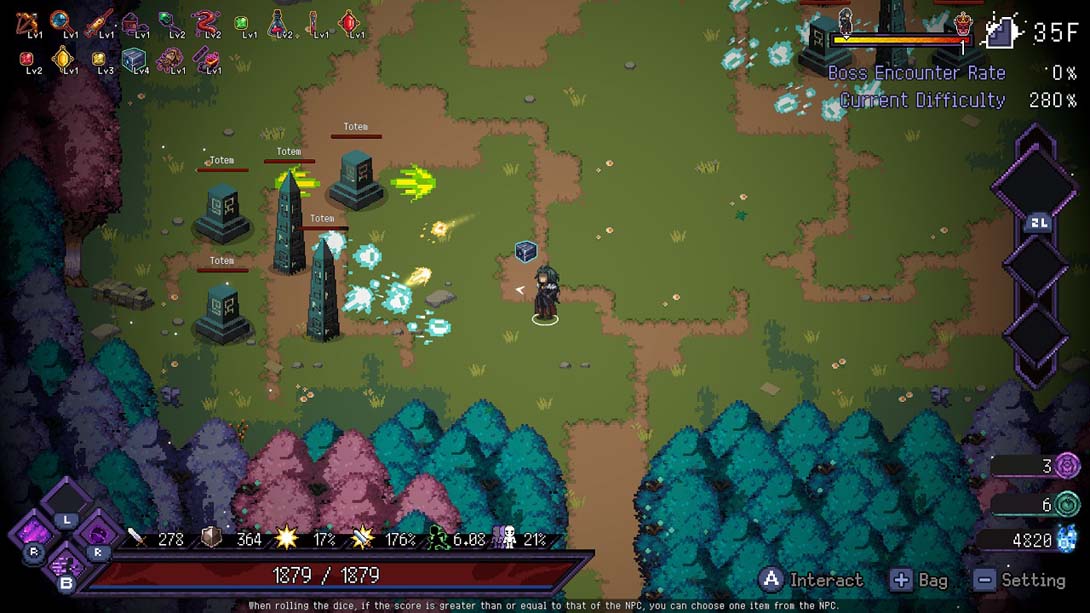This screenshot has height=613, width=1090.
Task: Click the gold-framed yellow gem item
Action: click(x=64, y=59)
